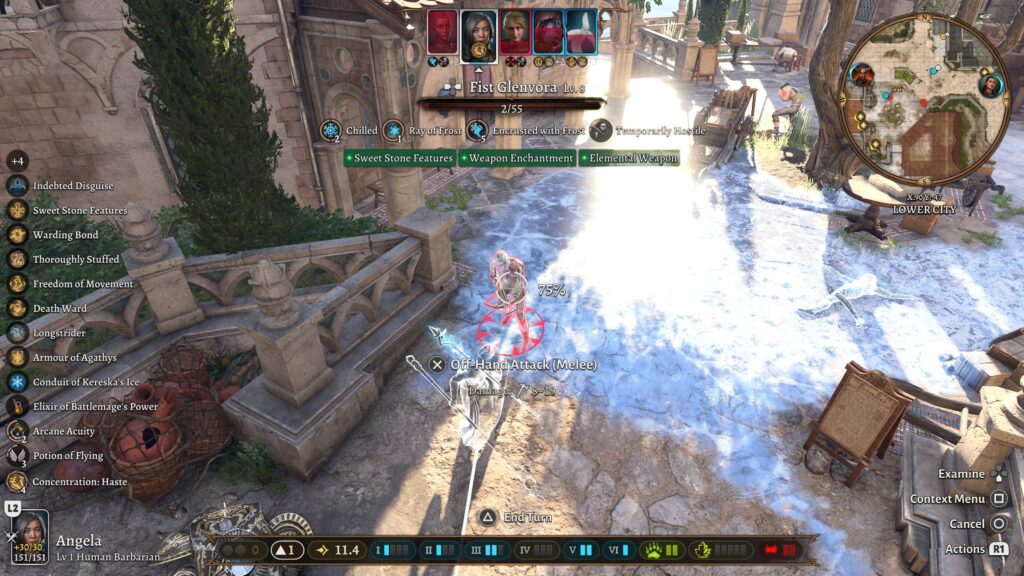
Task: Inspect the Warding Bond status icon
Action: click(17, 235)
